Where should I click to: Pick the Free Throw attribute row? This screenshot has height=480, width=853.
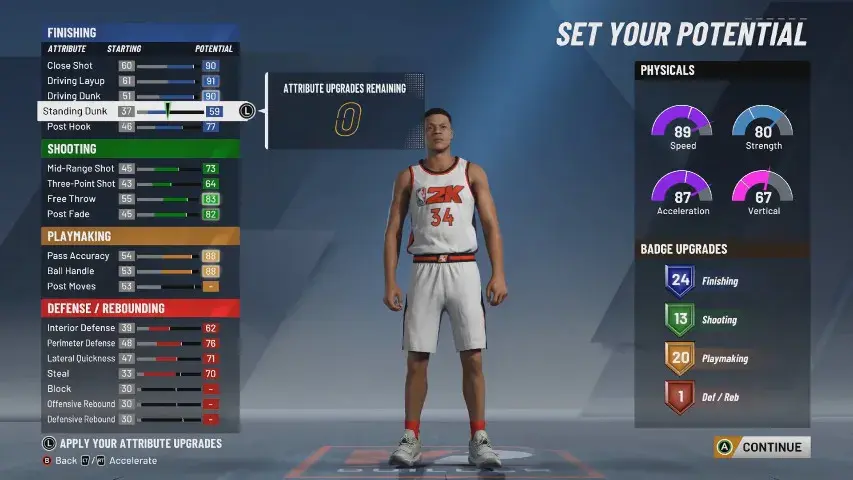[x=137, y=199]
